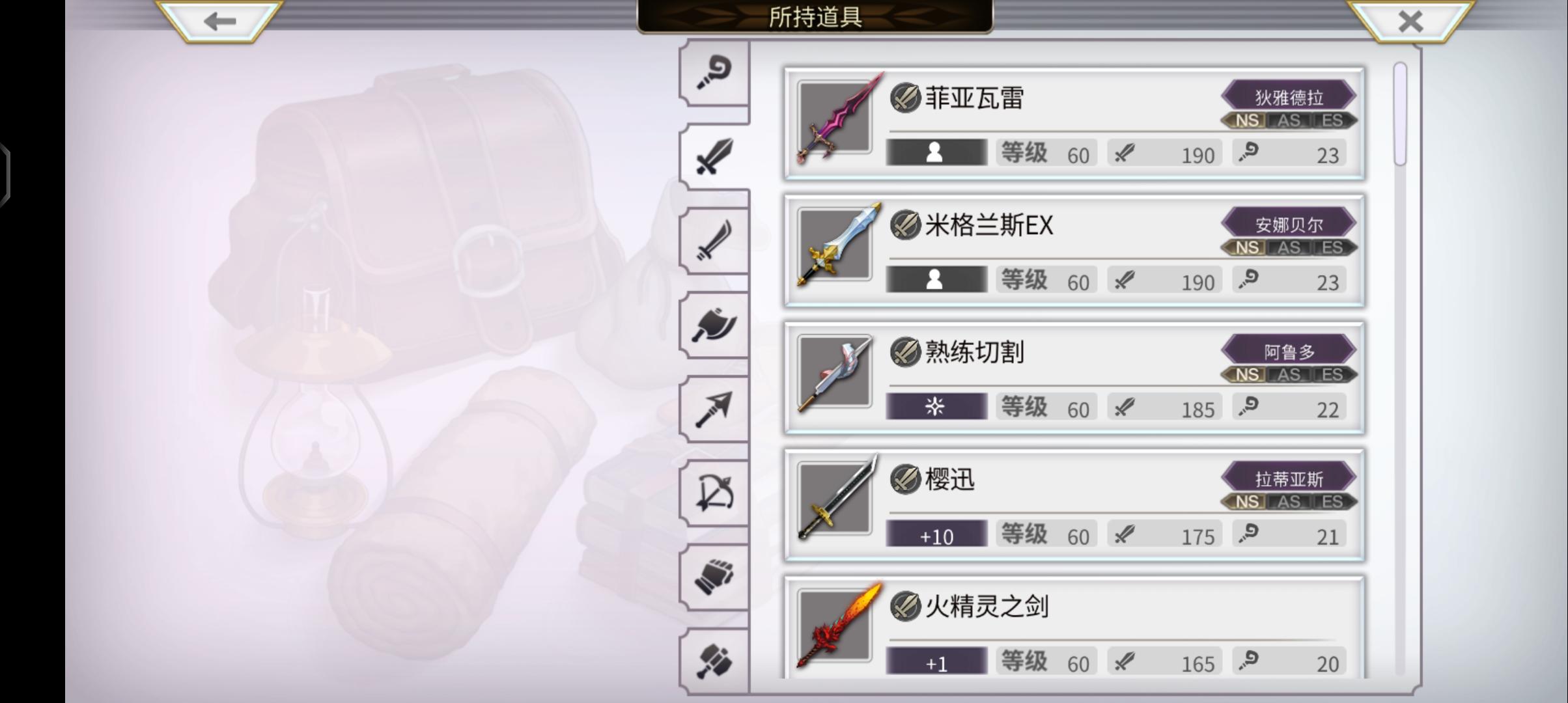Screen dimensions: 1568x703
Task: Select the axe weapon category
Action: coord(714,325)
